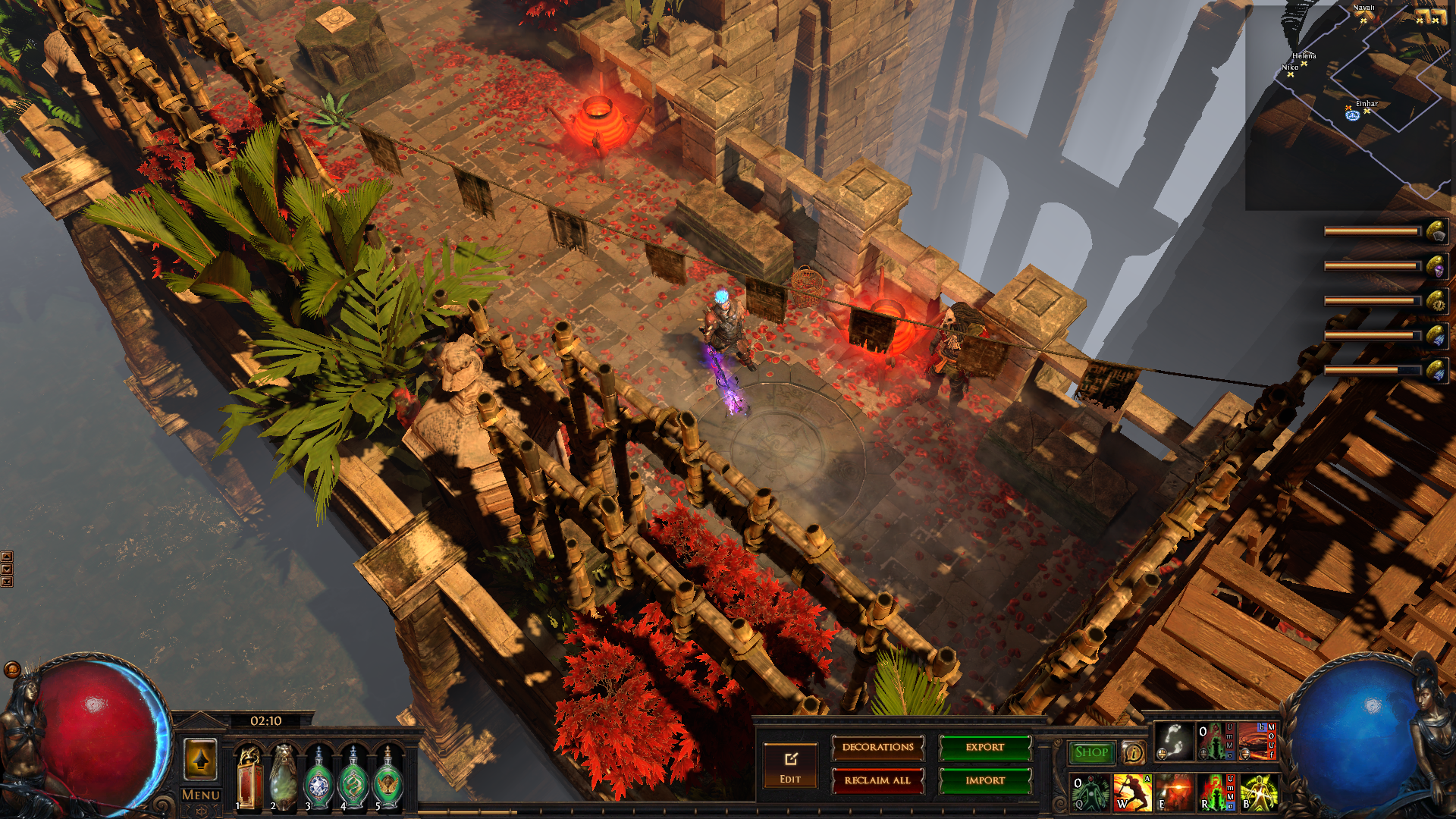Click the Reclaim All button

(877, 780)
